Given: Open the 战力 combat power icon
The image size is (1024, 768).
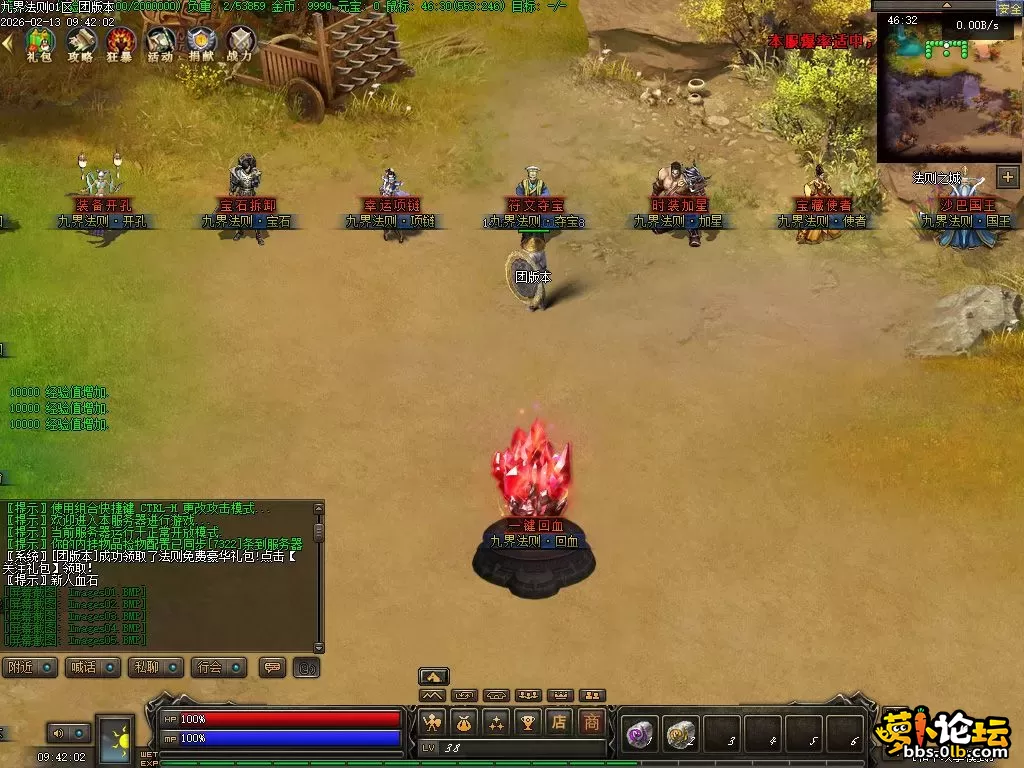Looking at the screenshot, I should click(240, 42).
